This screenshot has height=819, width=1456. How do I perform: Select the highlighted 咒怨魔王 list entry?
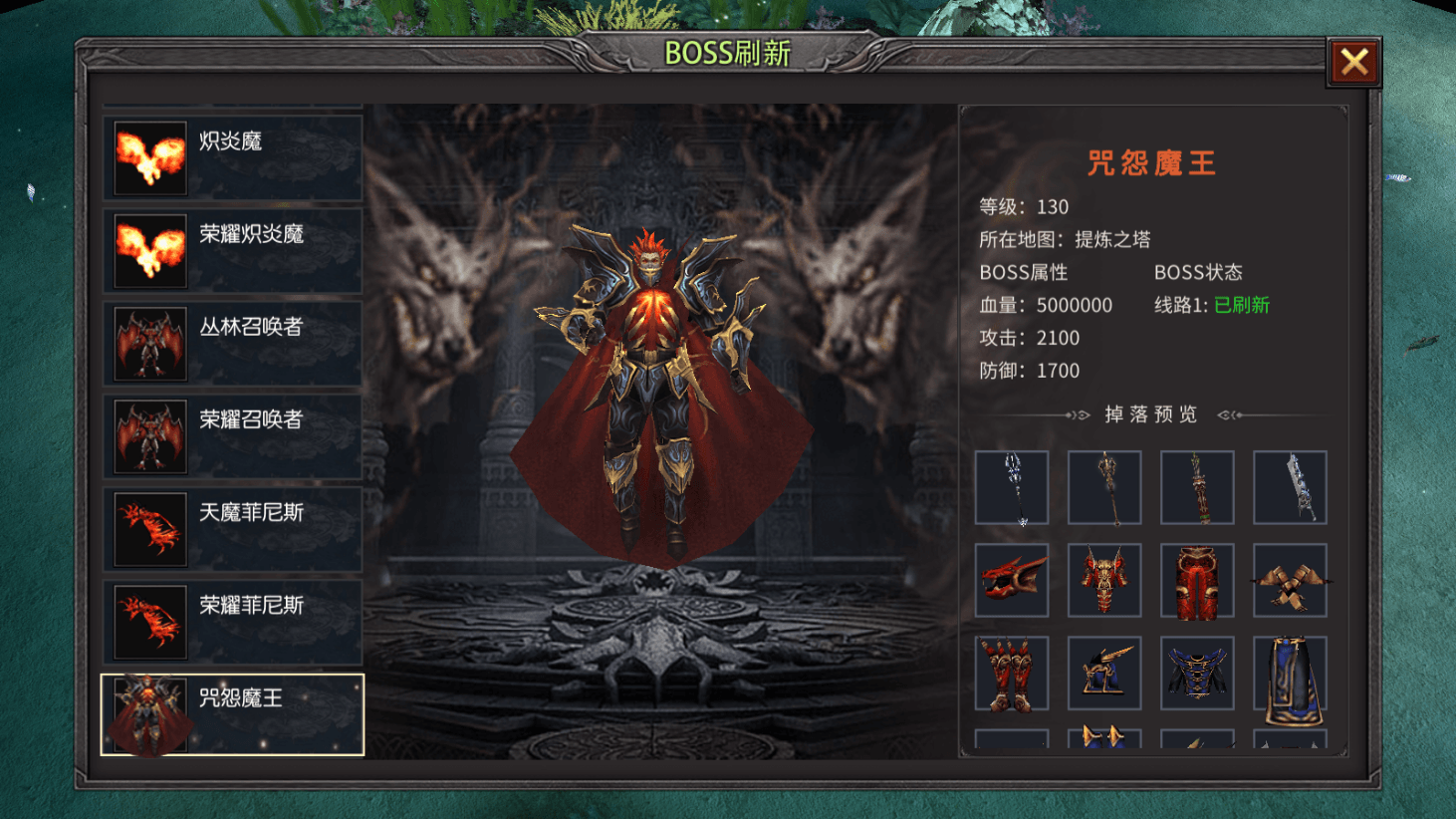coord(232,713)
